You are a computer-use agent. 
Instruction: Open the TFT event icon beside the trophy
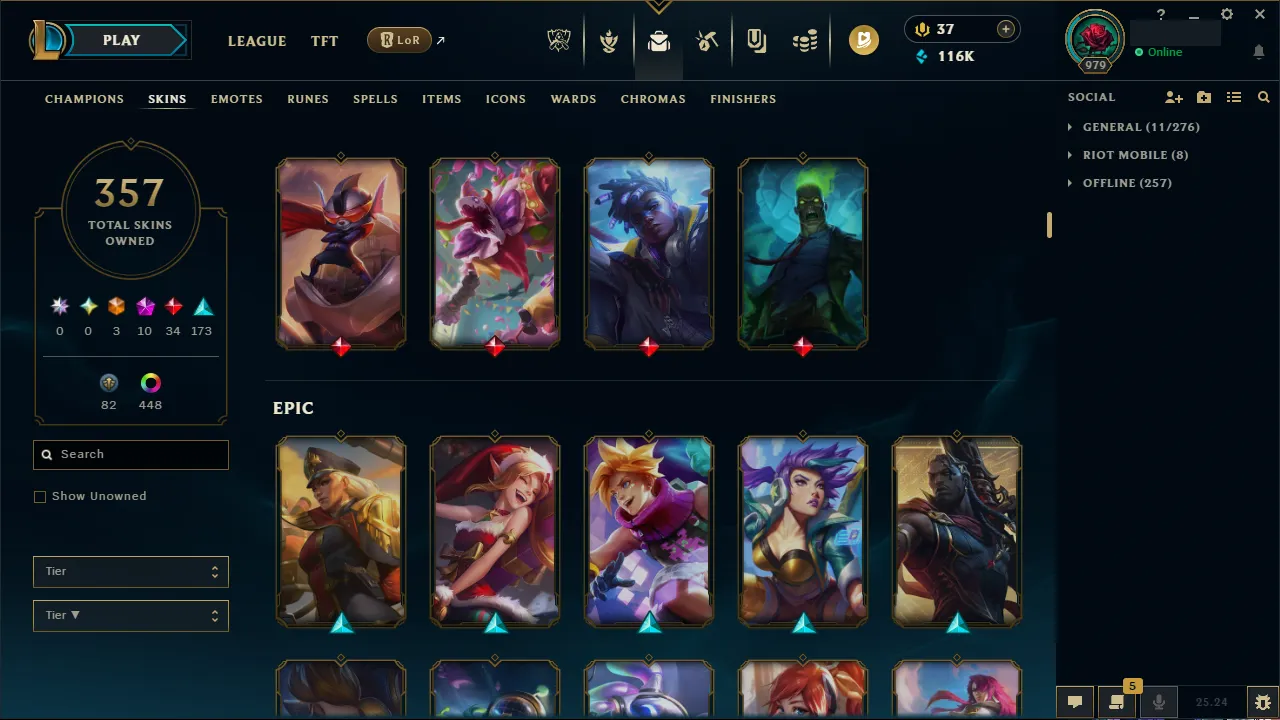(609, 41)
